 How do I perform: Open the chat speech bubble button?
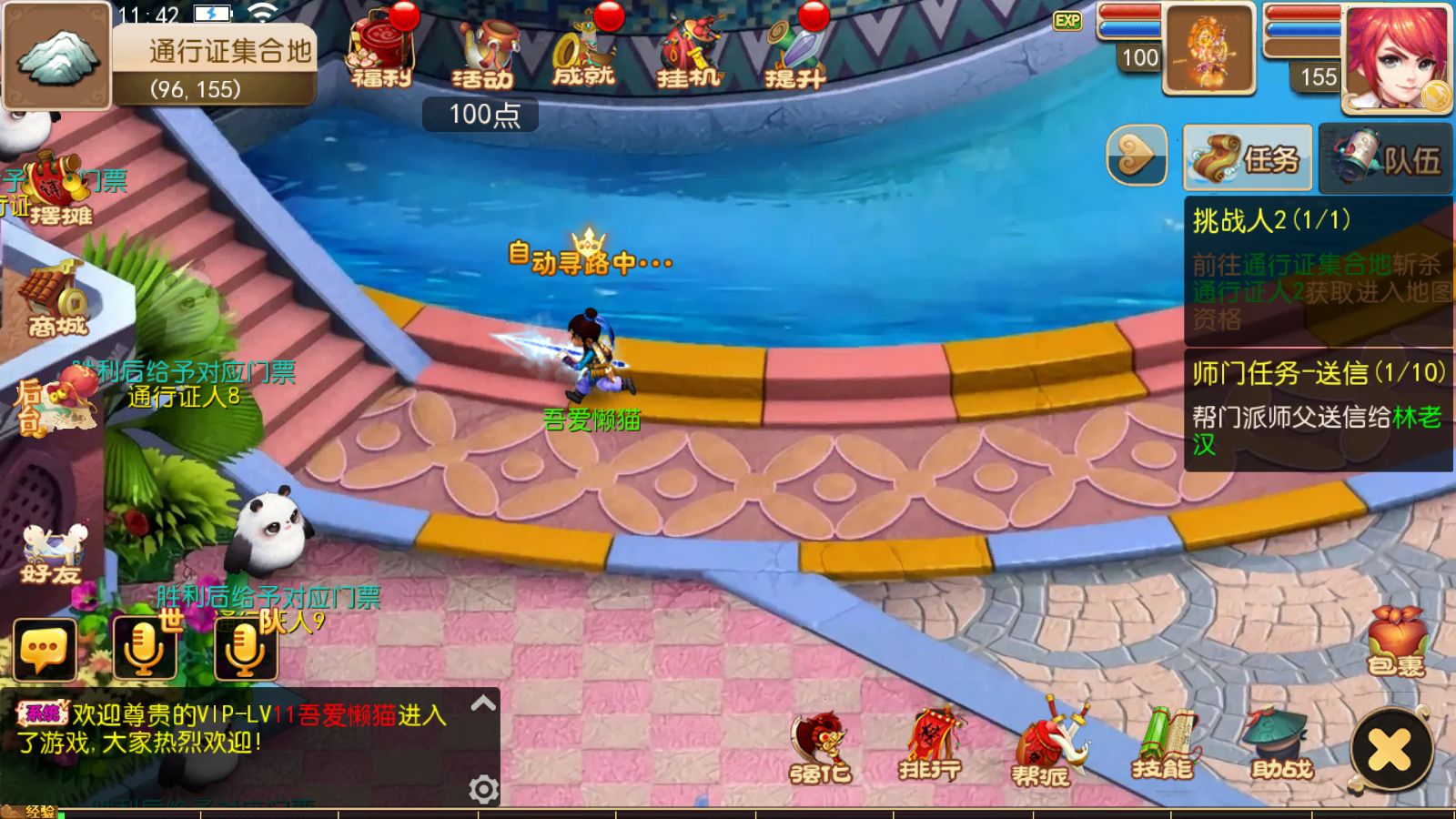click(x=44, y=650)
